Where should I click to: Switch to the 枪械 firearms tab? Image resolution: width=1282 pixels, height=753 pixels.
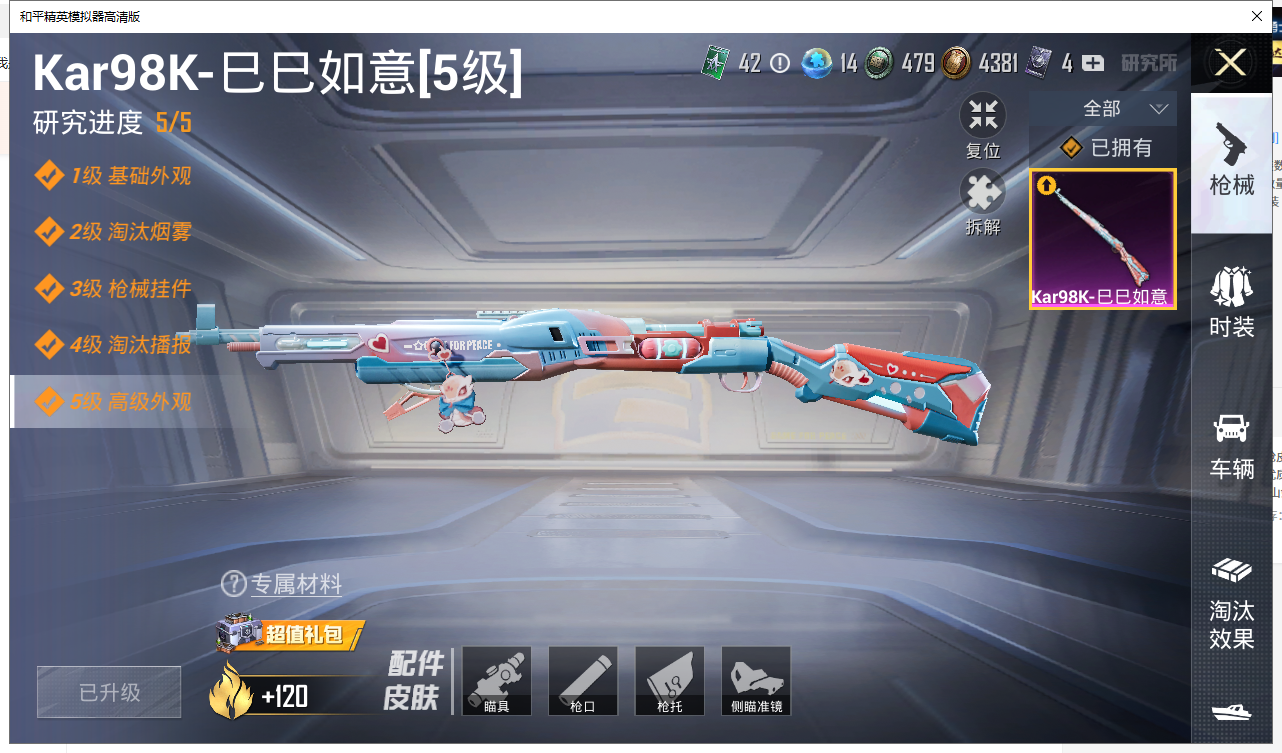1231,160
